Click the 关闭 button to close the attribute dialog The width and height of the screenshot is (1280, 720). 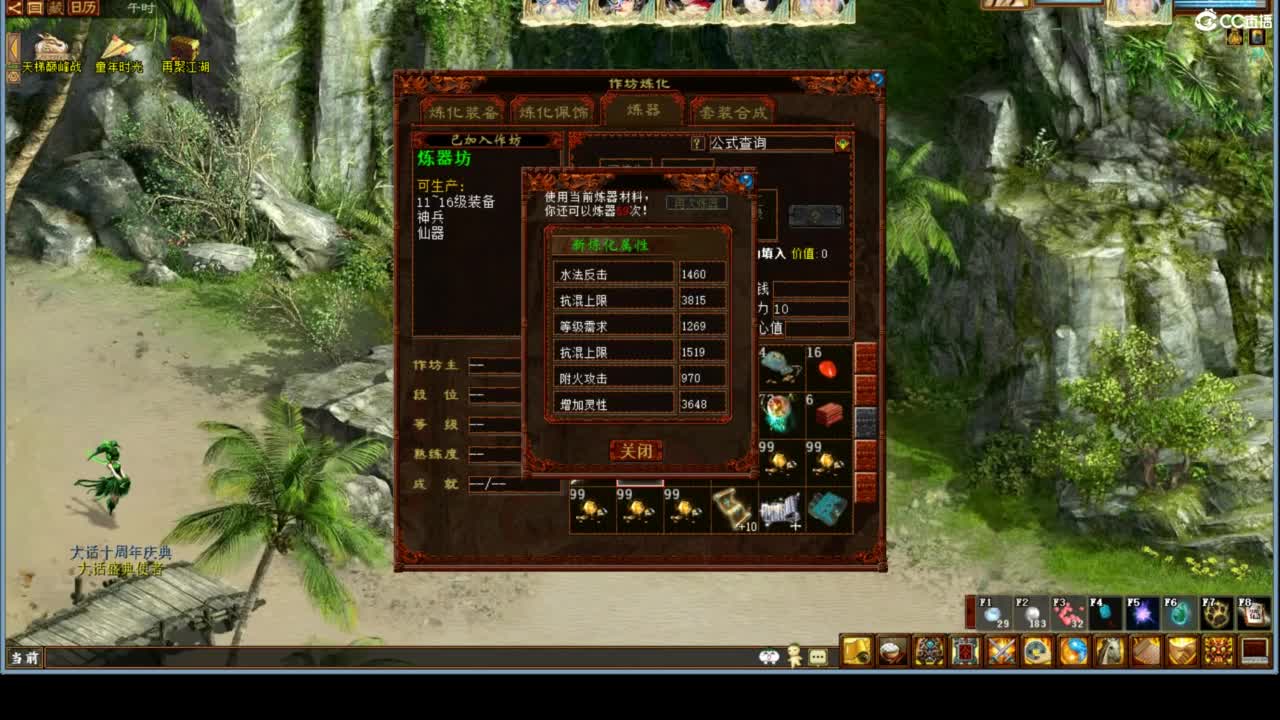tap(637, 451)
